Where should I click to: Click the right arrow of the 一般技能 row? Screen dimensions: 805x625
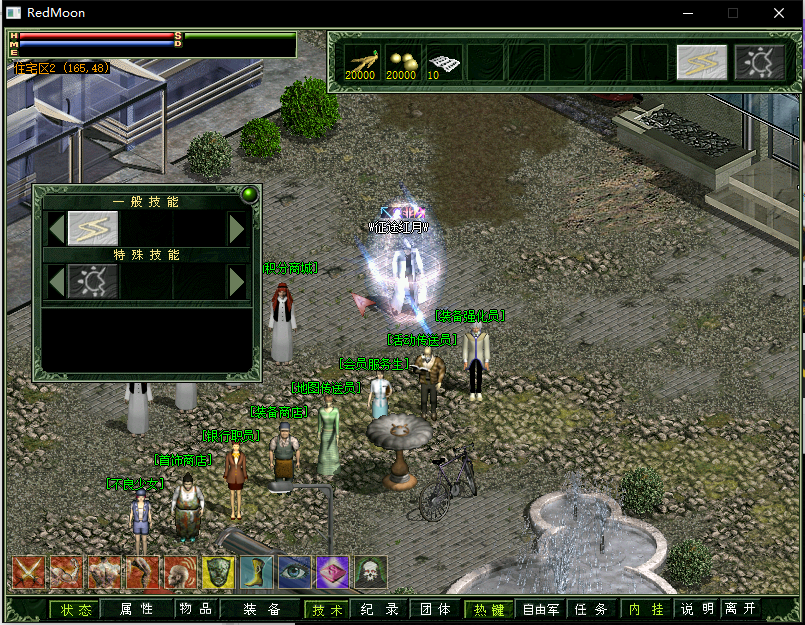click(237, 229)
